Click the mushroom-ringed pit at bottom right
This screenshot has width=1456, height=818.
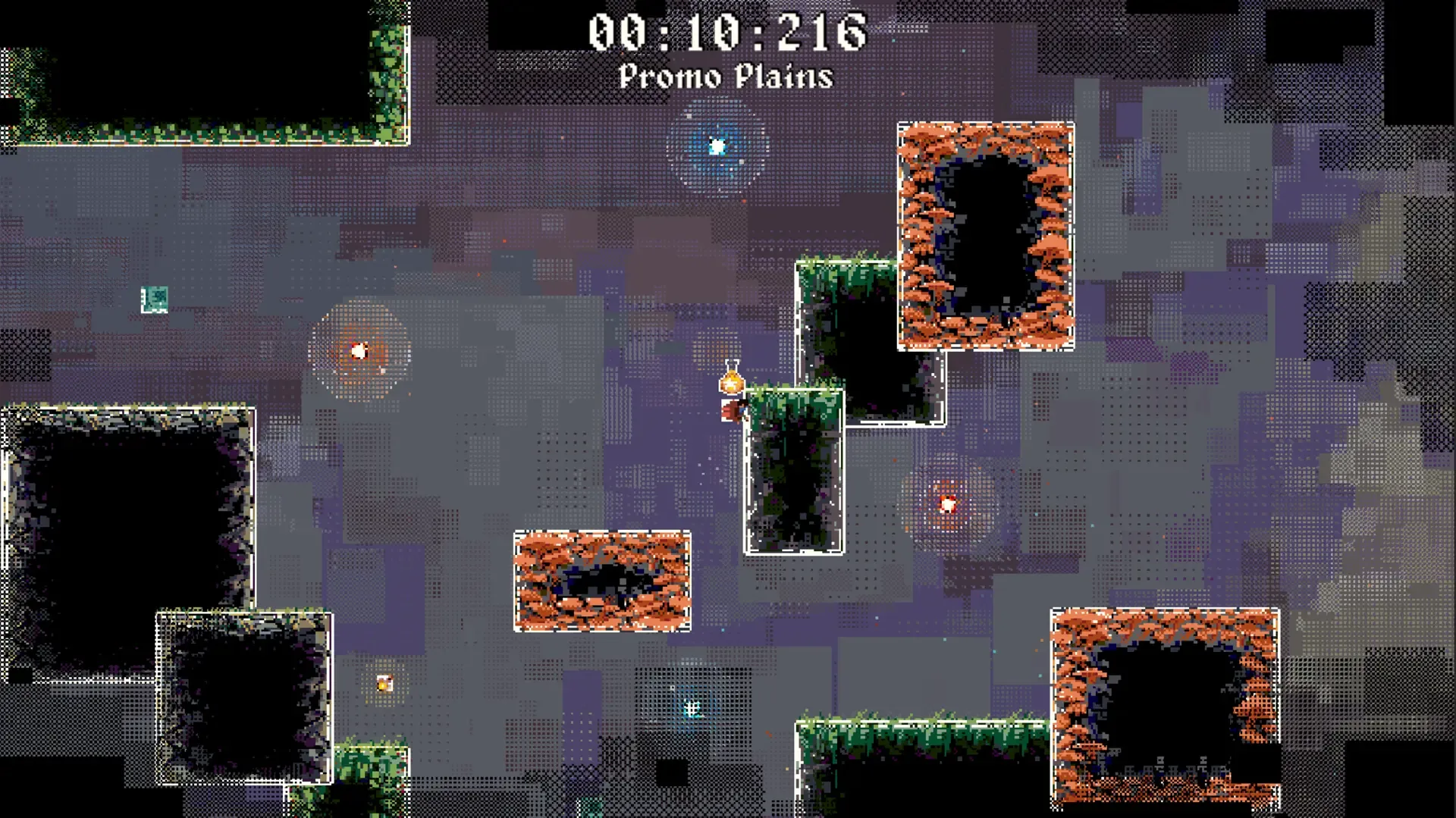1163,707
